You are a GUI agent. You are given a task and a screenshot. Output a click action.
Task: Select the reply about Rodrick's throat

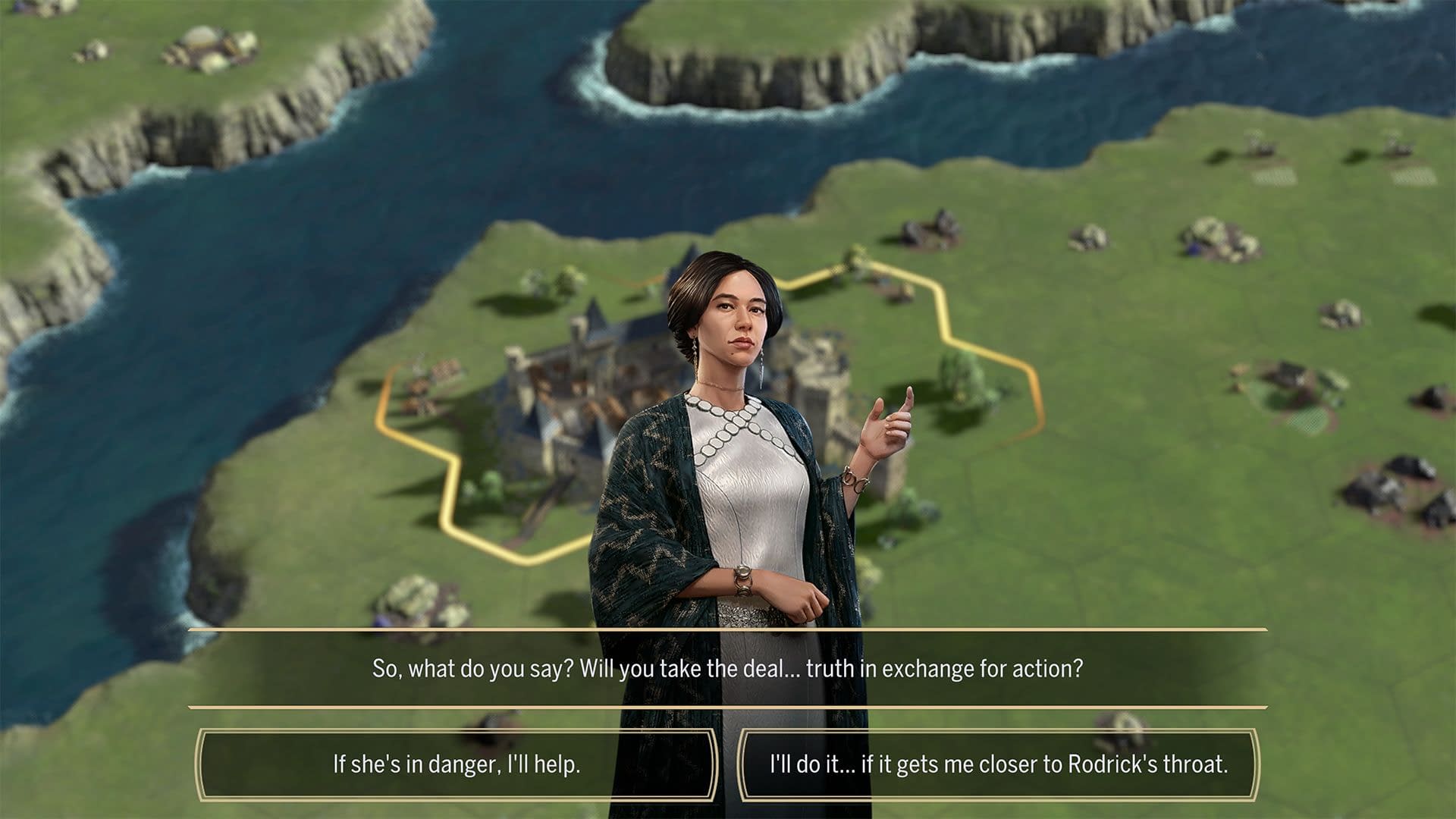(x=998, y=764)
